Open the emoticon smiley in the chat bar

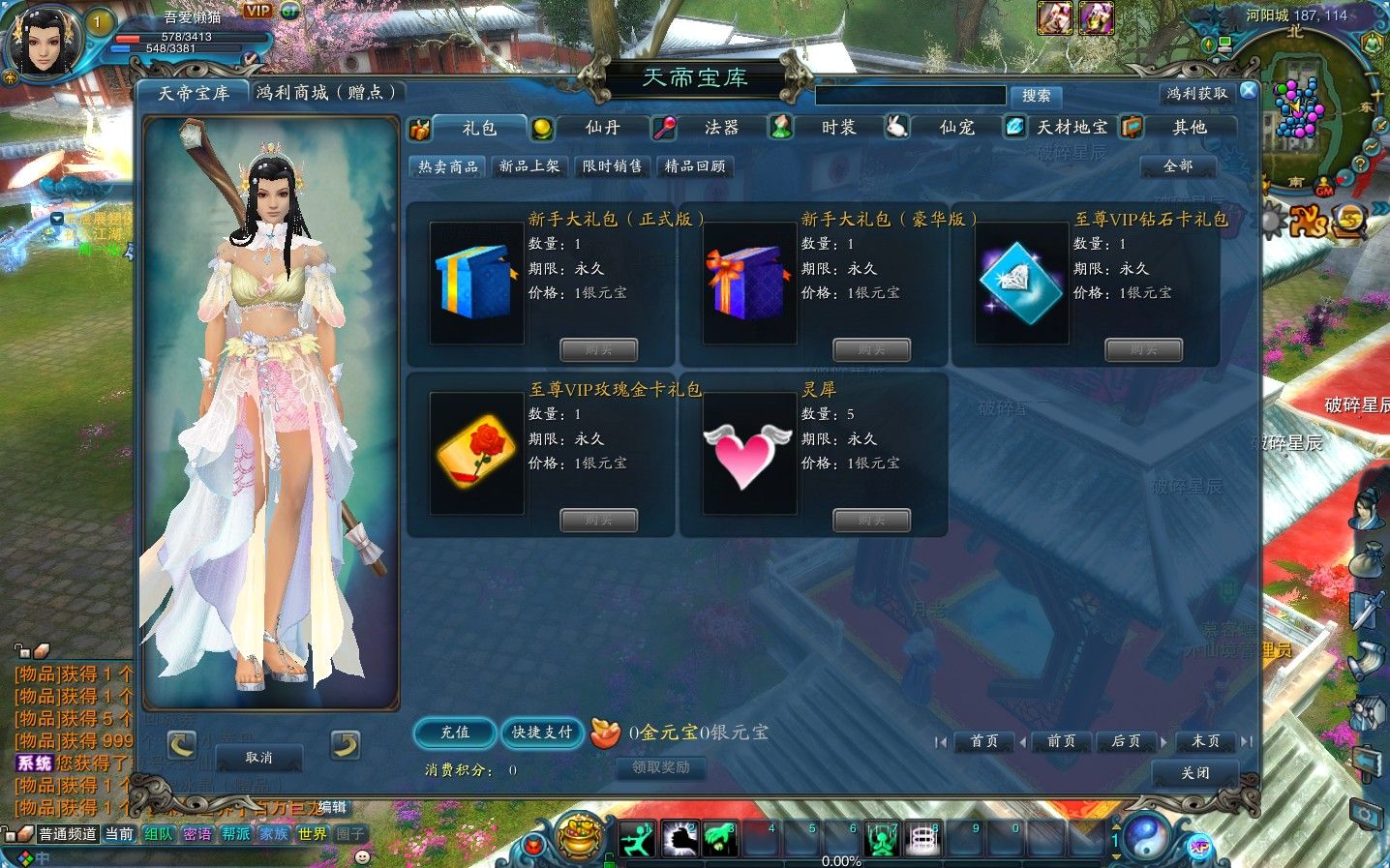click(361, 856)
